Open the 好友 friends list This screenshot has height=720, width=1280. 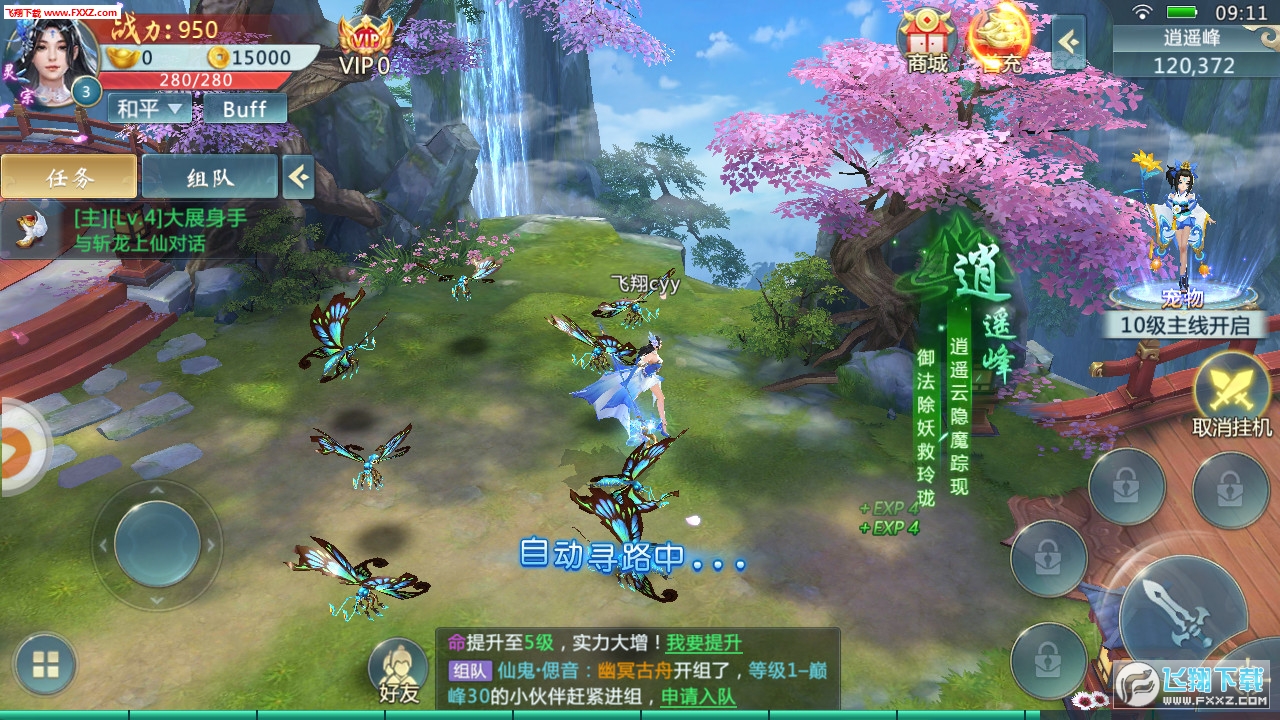click(x=399, y=670)
